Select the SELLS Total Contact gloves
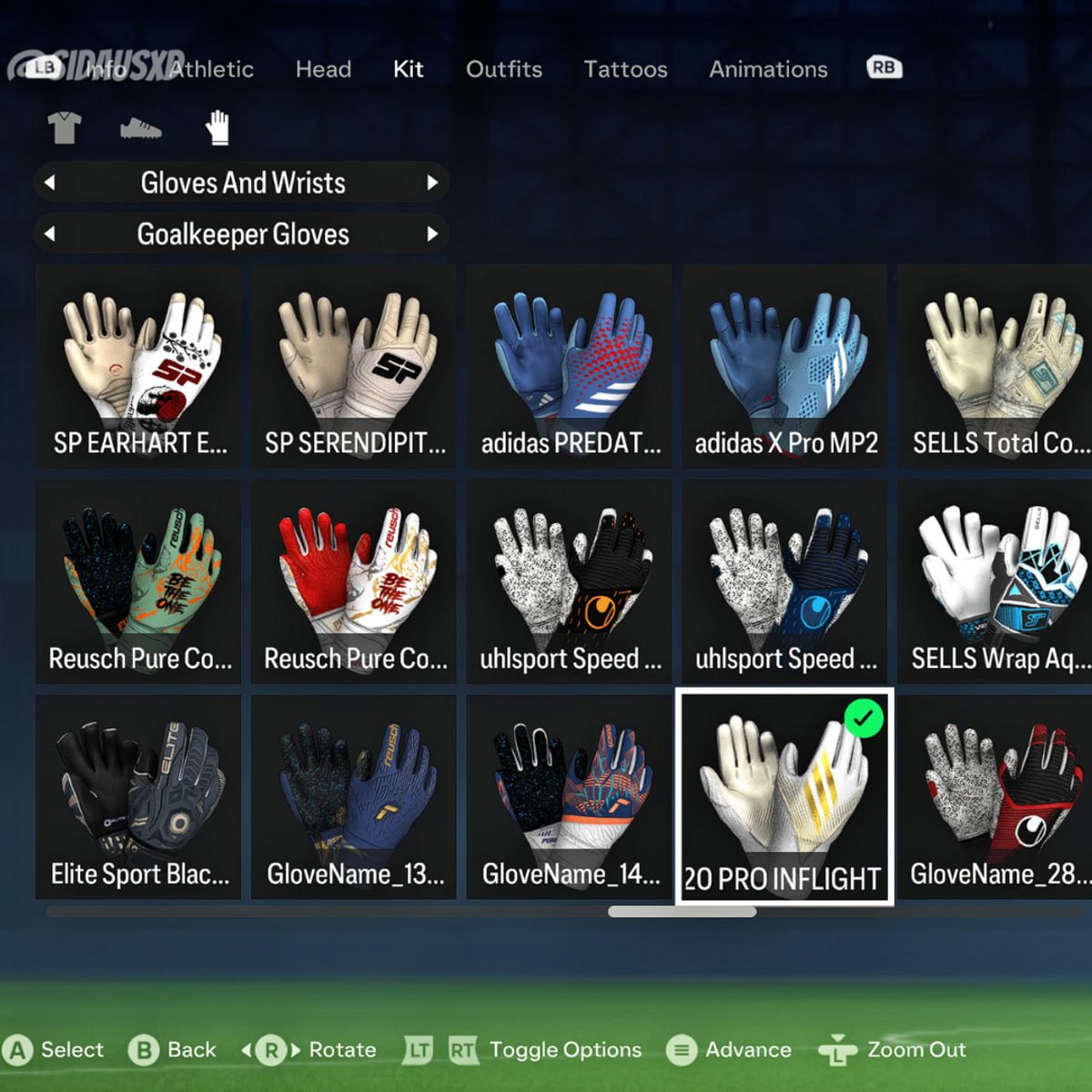 (x=996, y=367)
